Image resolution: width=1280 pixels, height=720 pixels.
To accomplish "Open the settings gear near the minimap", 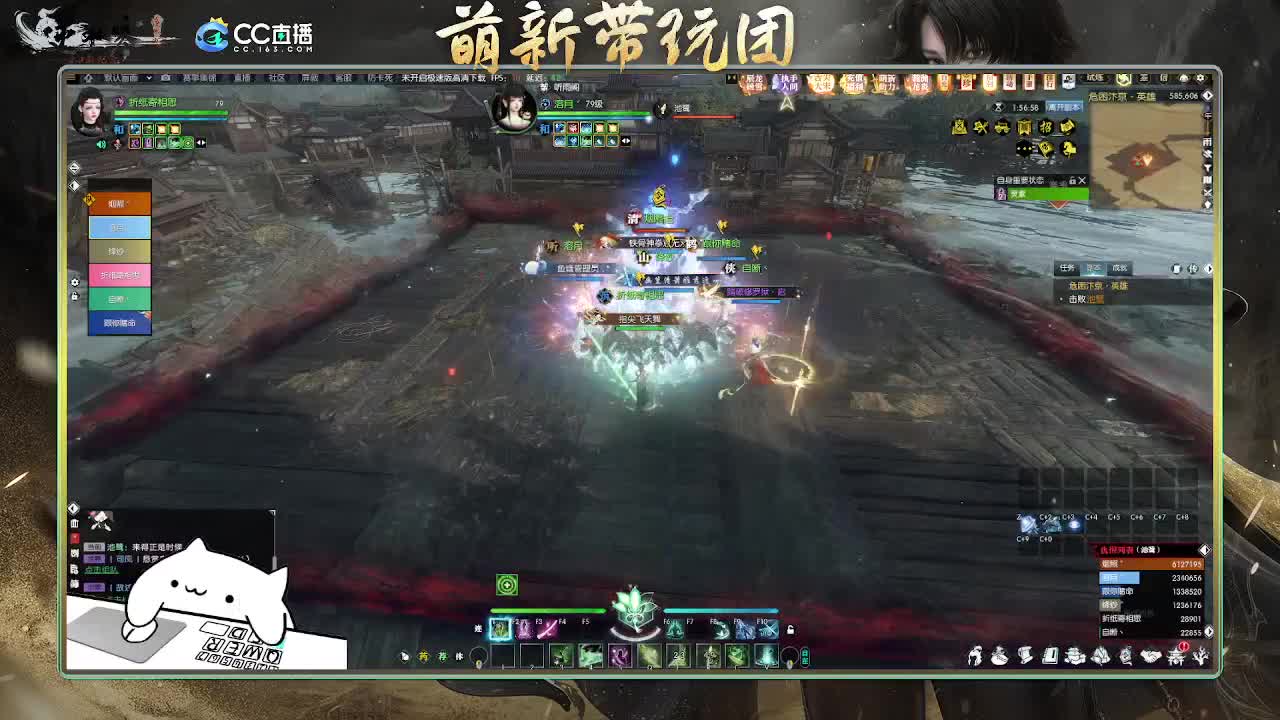I will (x=1199, y=78).
